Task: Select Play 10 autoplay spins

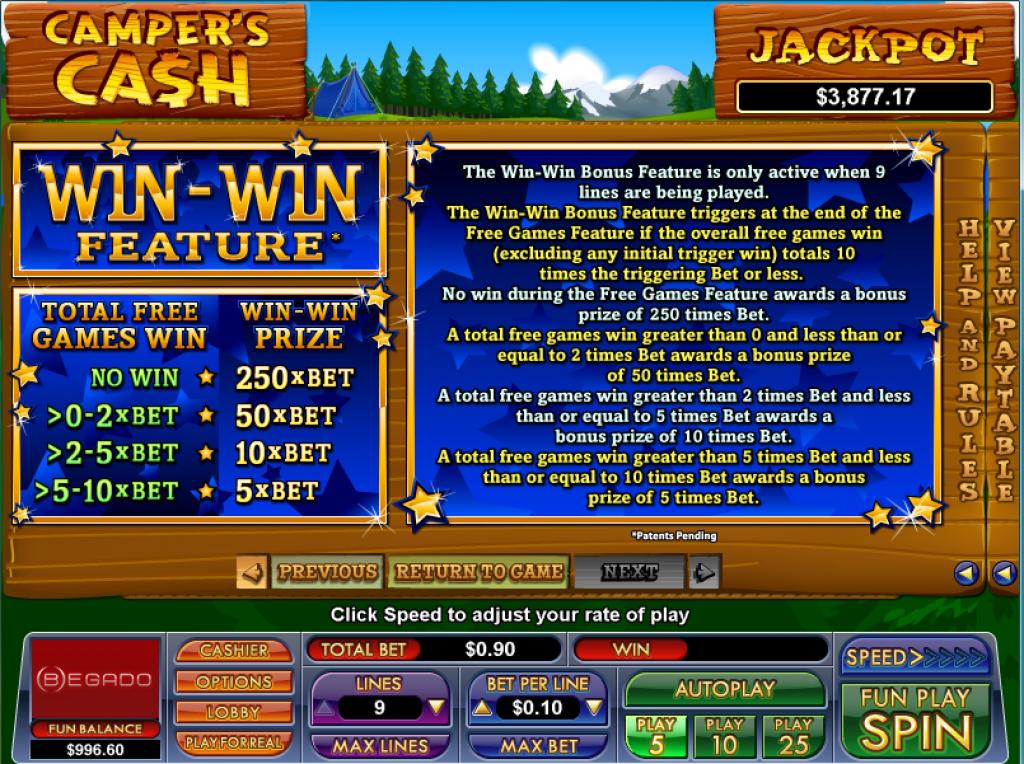Action: coord(724,735)
